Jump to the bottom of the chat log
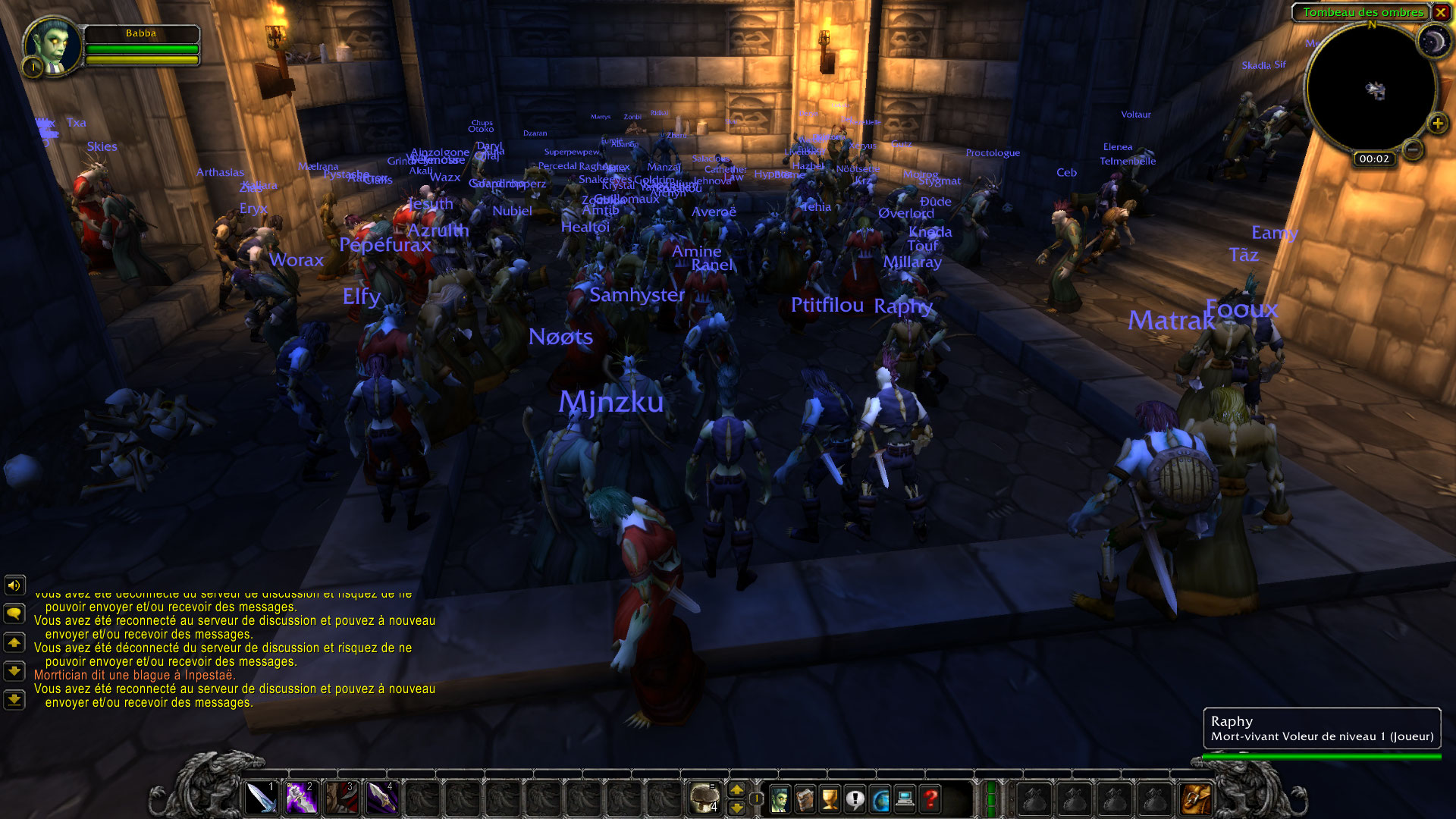Screen dimensions: 1456x819 [x=14, y=699]
